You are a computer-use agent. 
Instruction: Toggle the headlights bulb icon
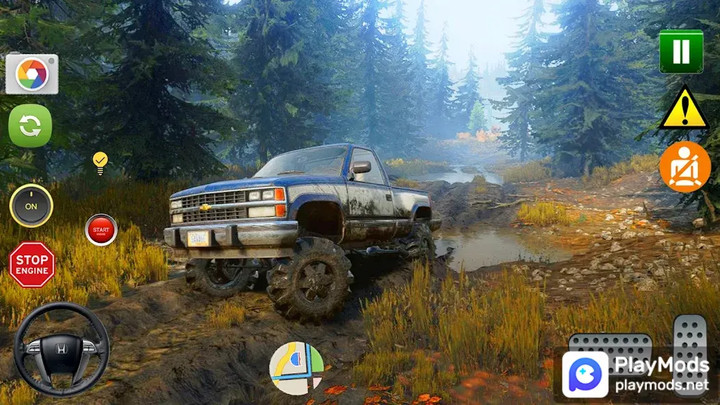[x=99, y=162]
